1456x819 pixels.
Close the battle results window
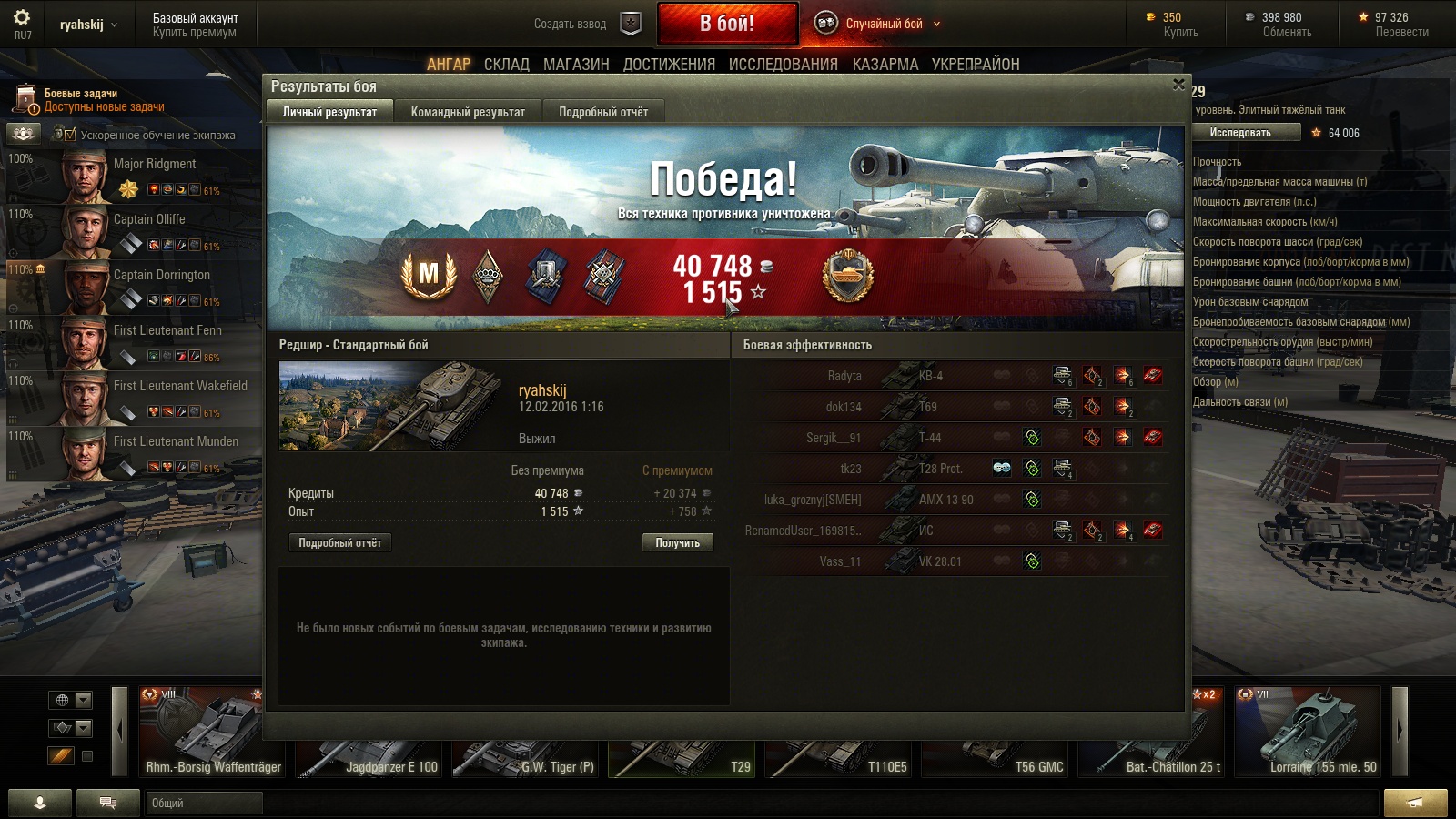point(1178,85)
